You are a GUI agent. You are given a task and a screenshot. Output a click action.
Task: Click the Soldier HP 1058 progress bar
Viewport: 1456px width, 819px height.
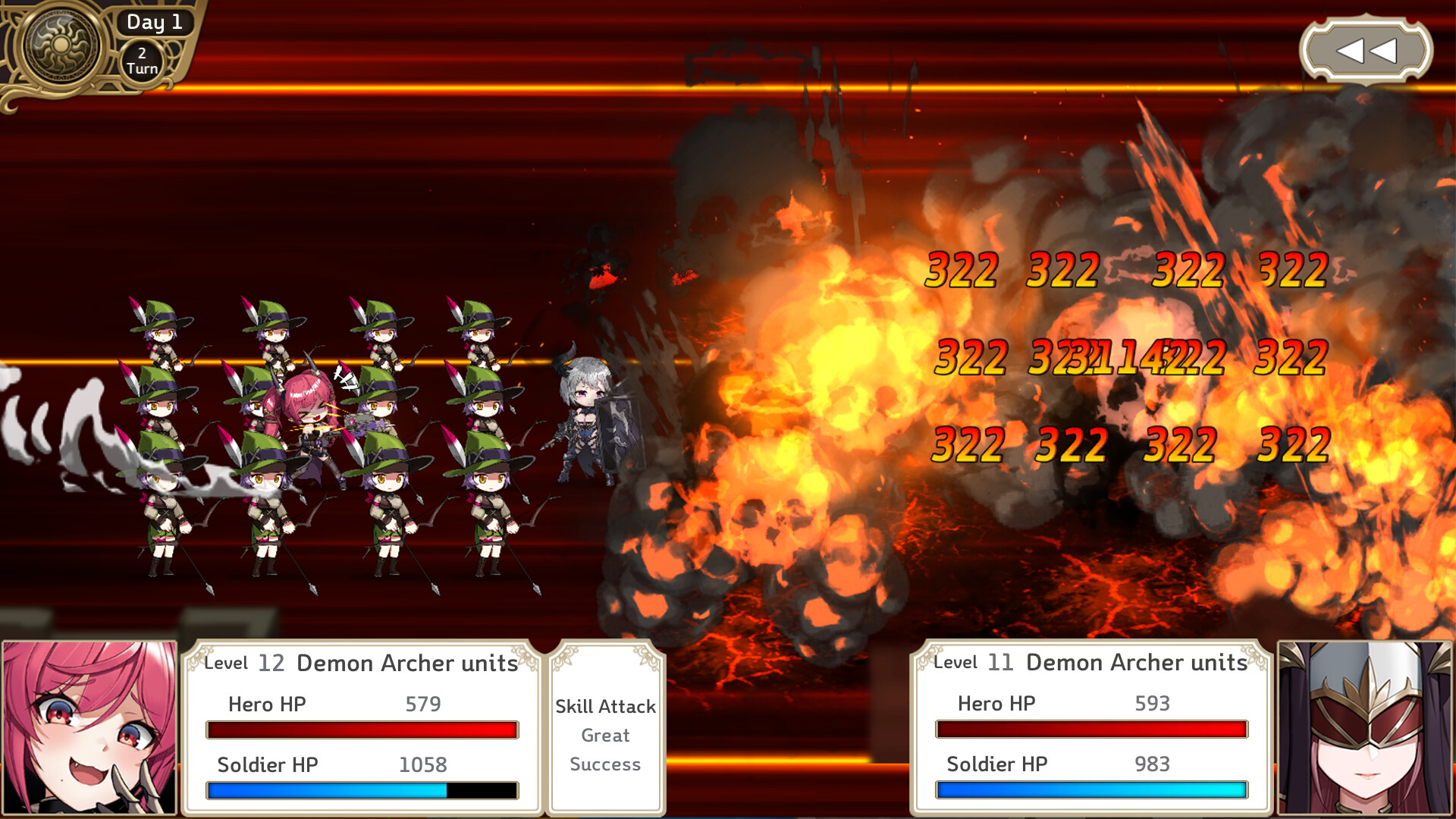pyautogui.click(x=362, y=790)
